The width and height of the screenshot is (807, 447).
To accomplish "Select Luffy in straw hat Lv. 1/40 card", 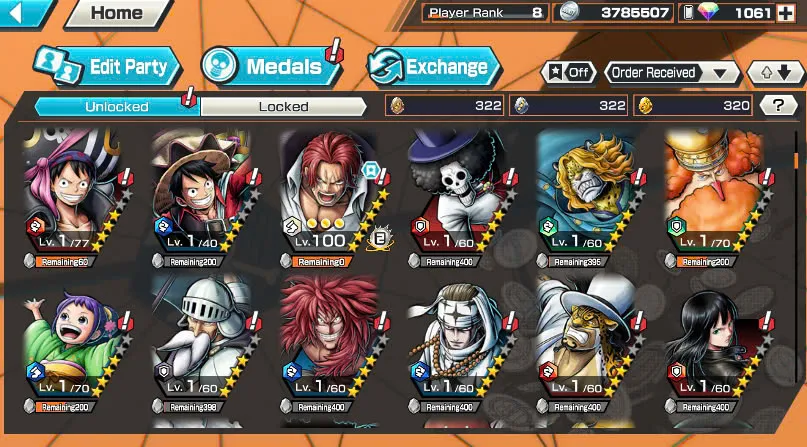I will 199,198.
